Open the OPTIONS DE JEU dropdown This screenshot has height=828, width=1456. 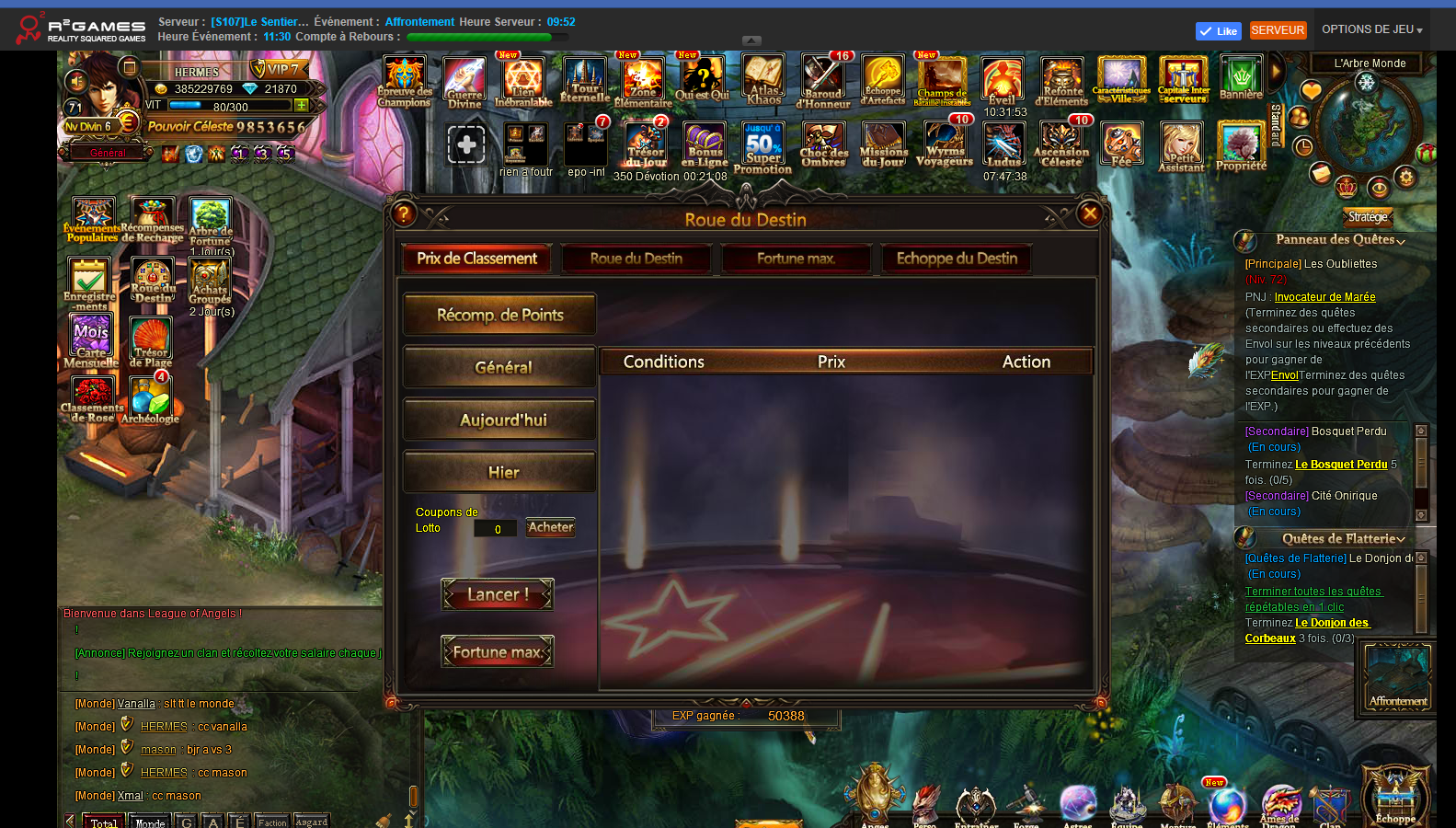[1371, 29]
